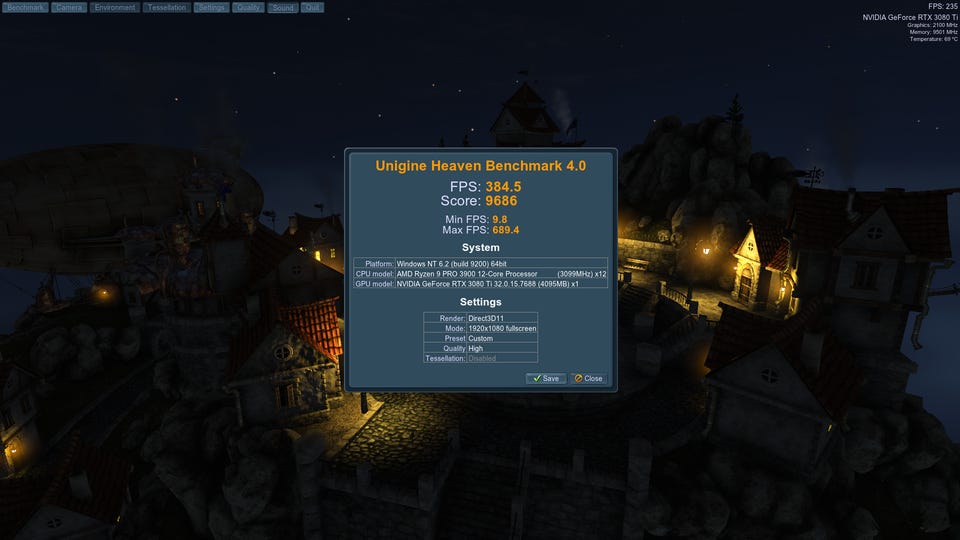Click the Benchmark button in the top bar
The height and width of the screenshot is (540, 960).
tap(24, 7)
